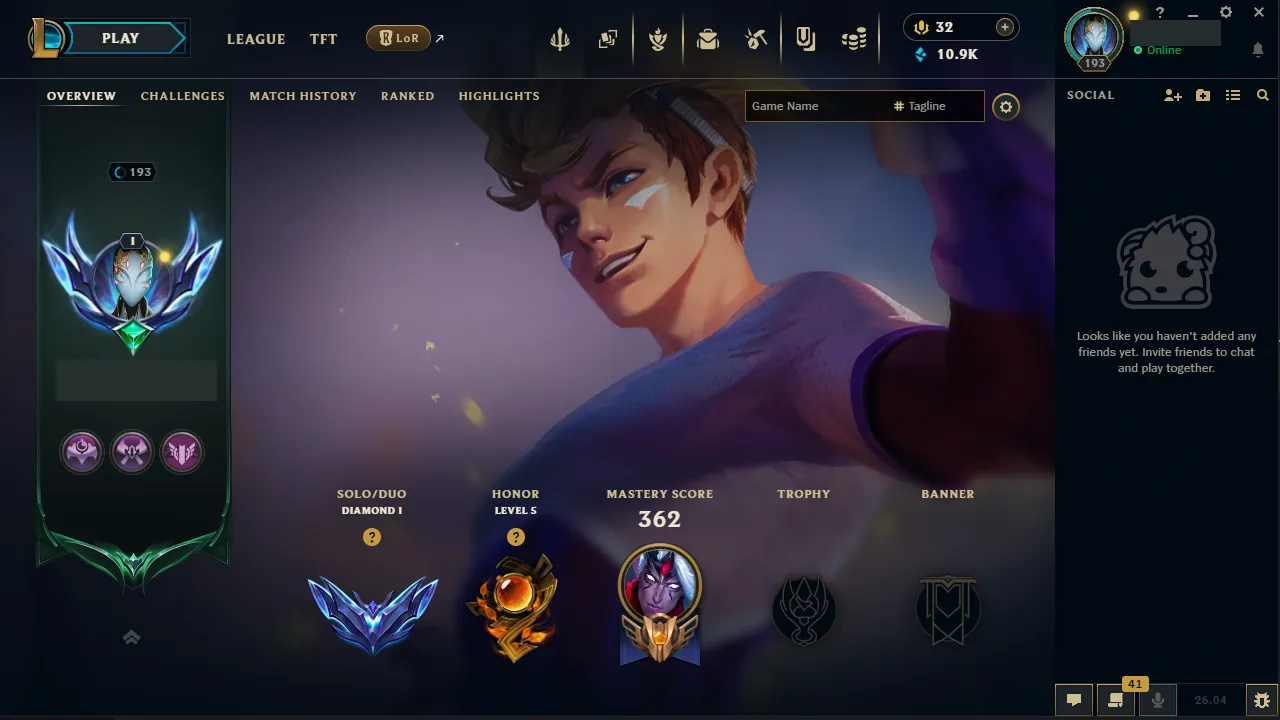Screen dimensions: 1280x720
Task: Open the Loot backpack icon
Action: (x=708, y=38)
